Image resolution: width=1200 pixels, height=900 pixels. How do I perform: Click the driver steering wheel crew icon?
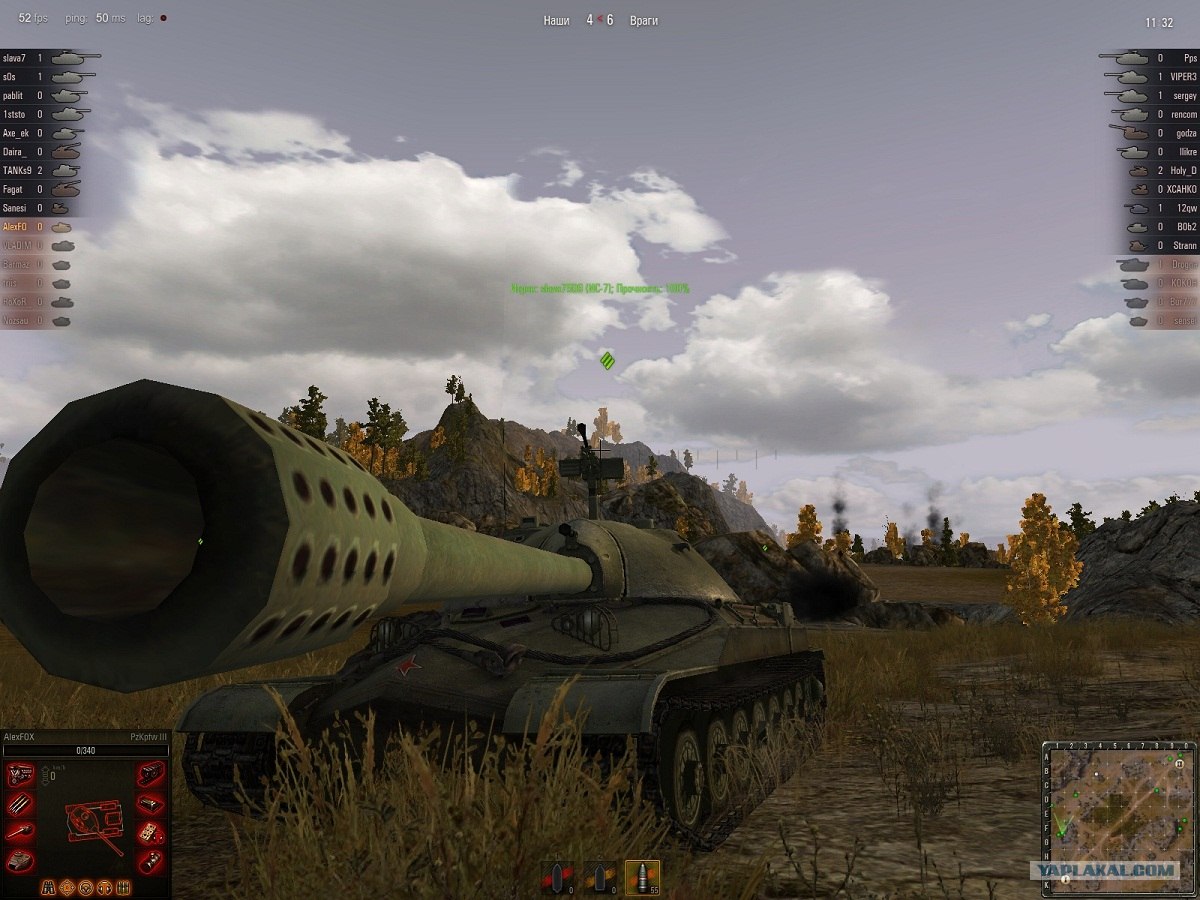pos(86,887)
